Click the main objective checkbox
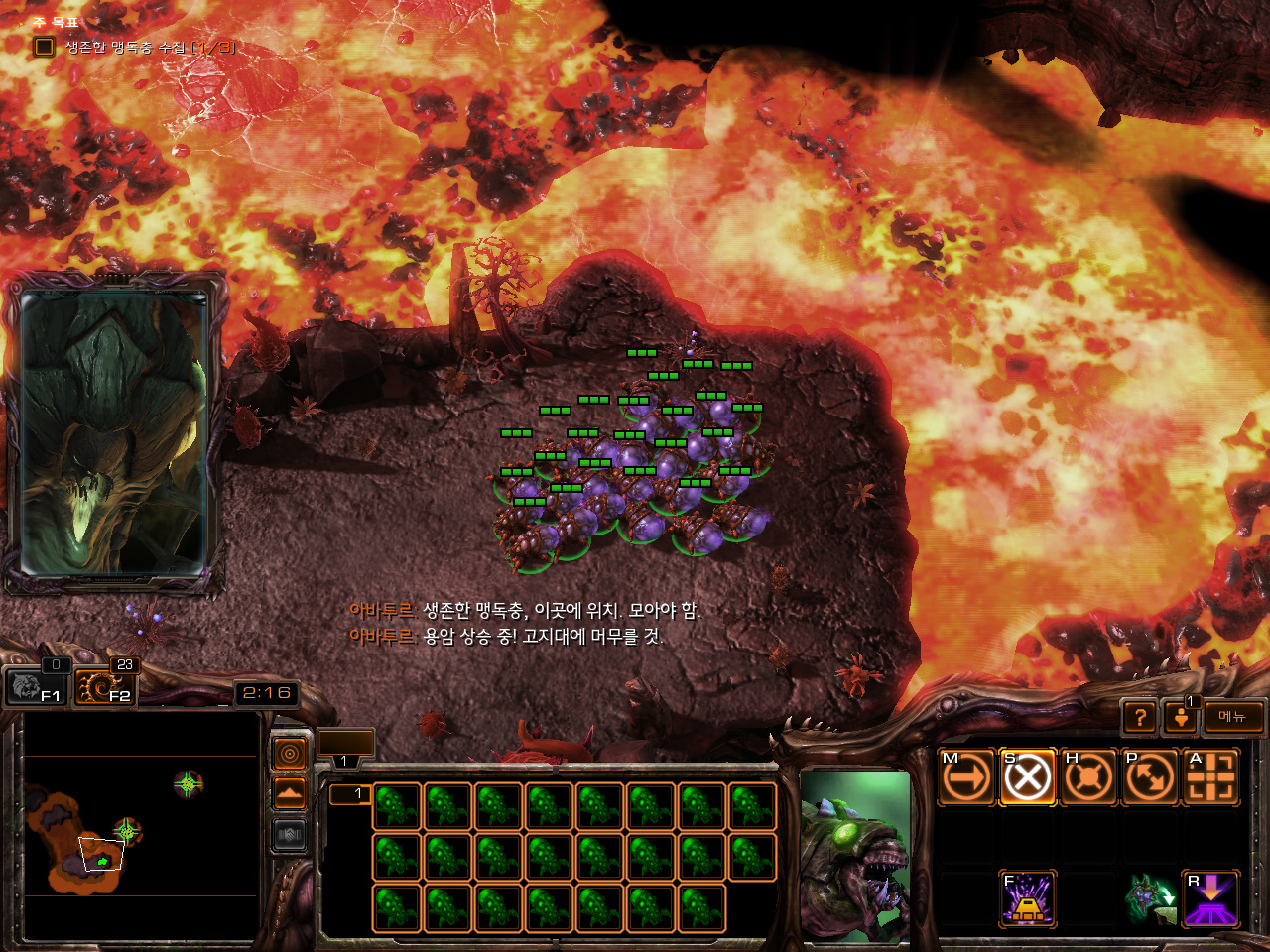The height and width of the screenshot is (952, 1270). pyautogui.click(x=44, y=47)
